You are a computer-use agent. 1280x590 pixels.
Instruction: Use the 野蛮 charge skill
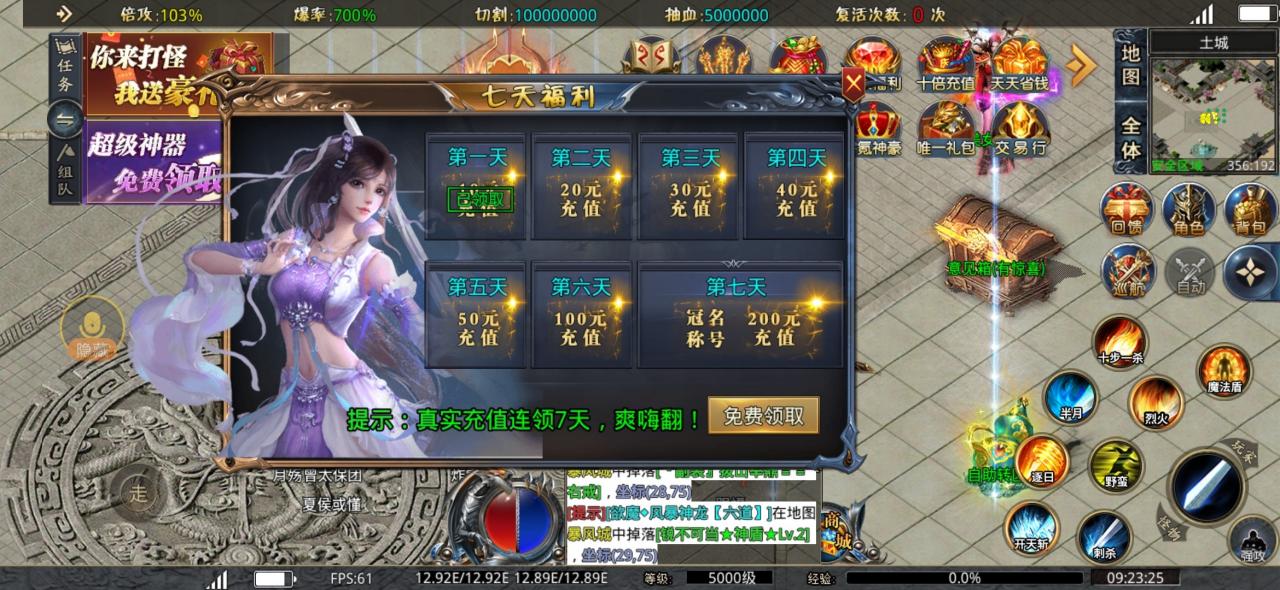coord(1116,466)
